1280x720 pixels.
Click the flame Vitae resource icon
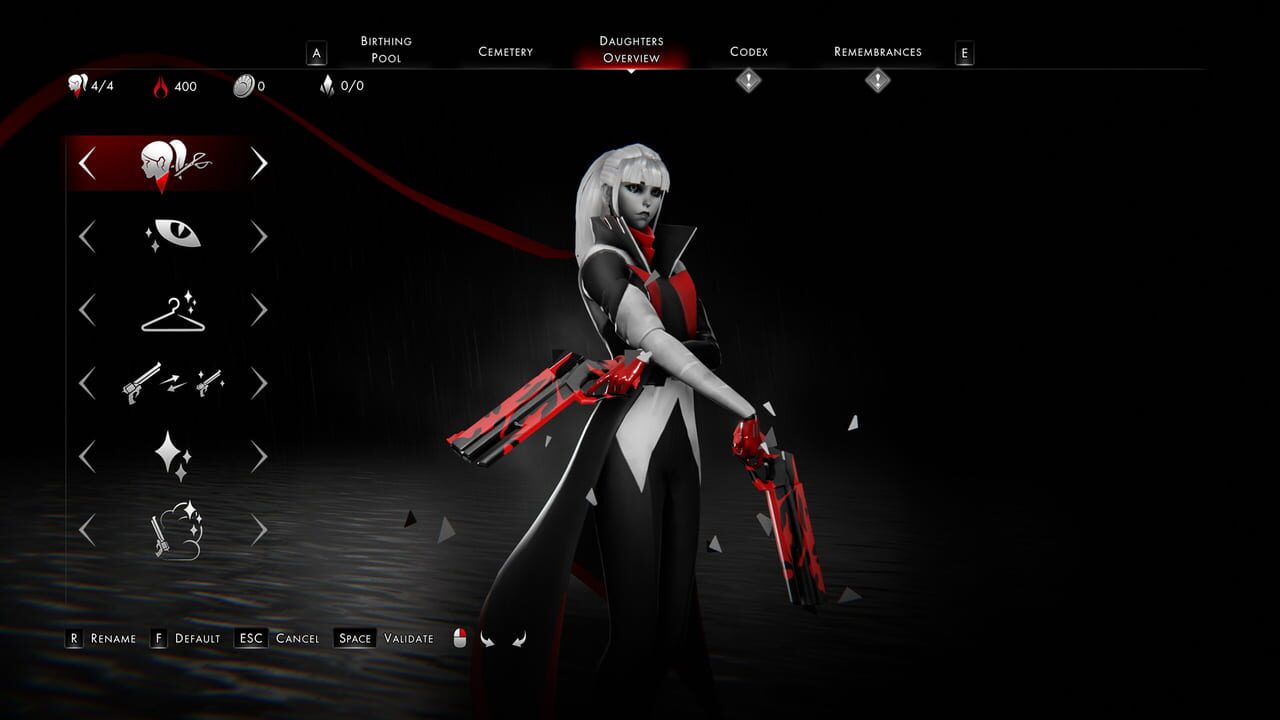(x=160, y=86)
